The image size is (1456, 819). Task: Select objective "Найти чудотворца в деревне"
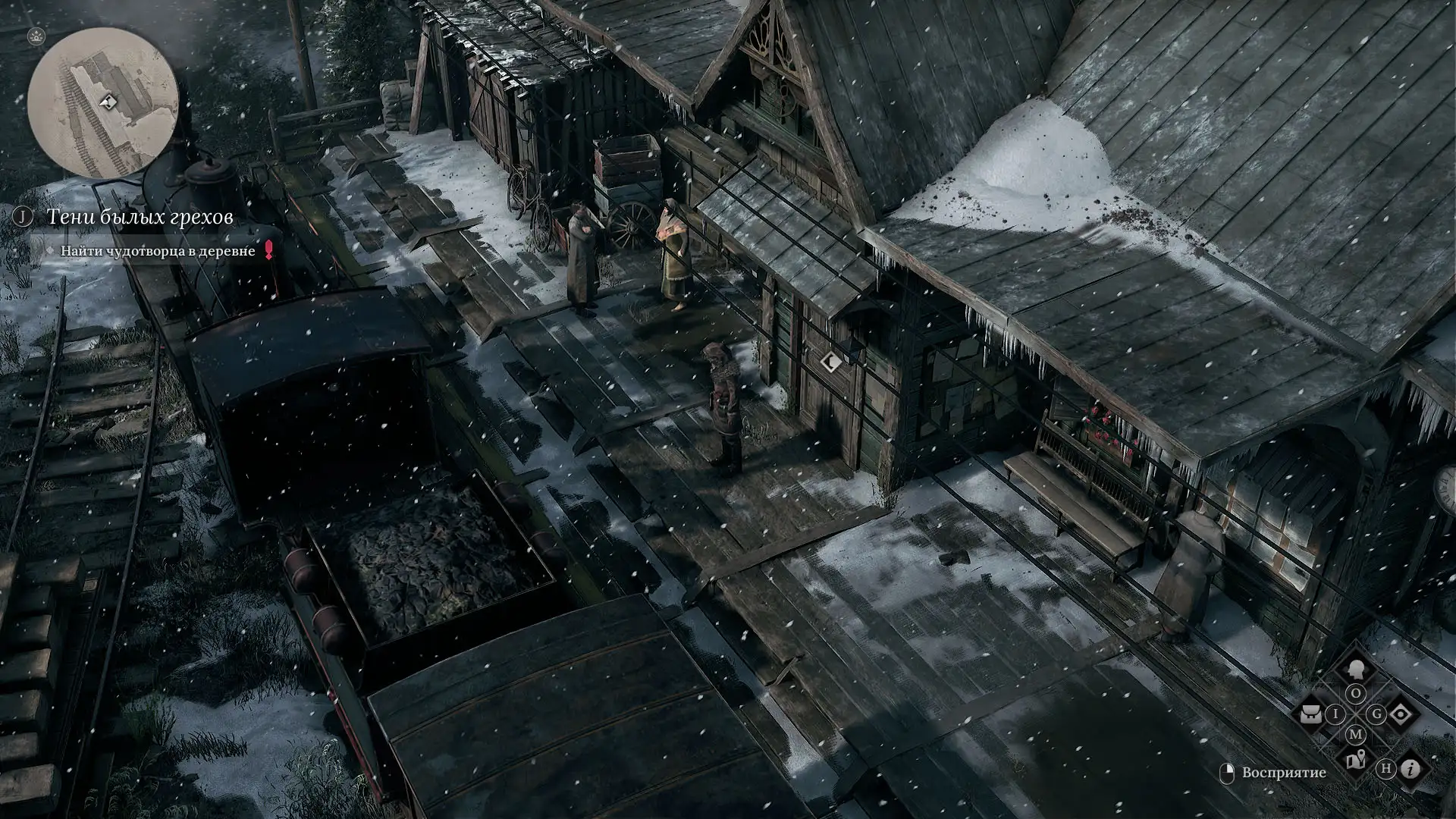click(158, 251)
